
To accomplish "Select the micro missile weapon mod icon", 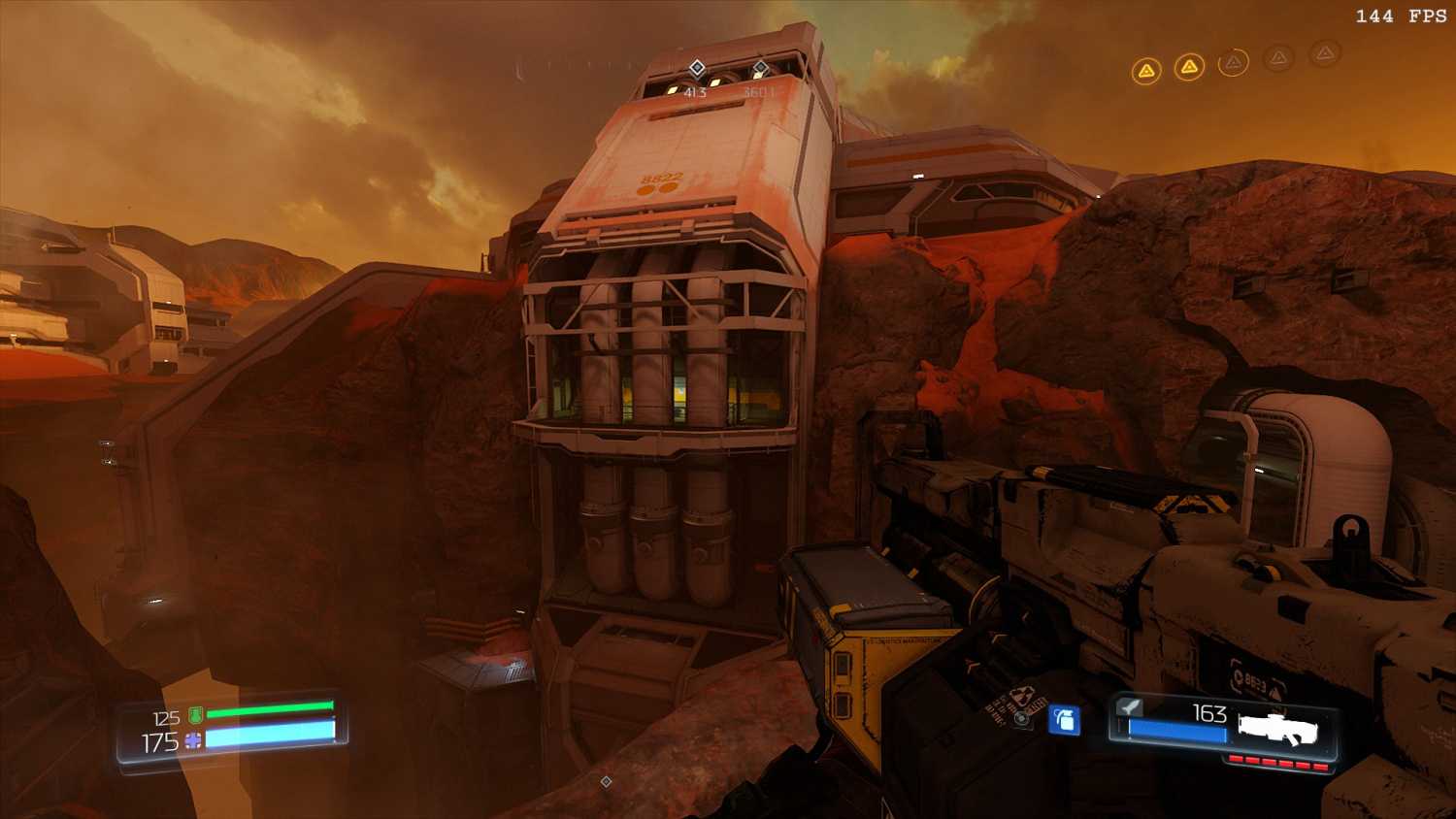I will (1129, 707).
